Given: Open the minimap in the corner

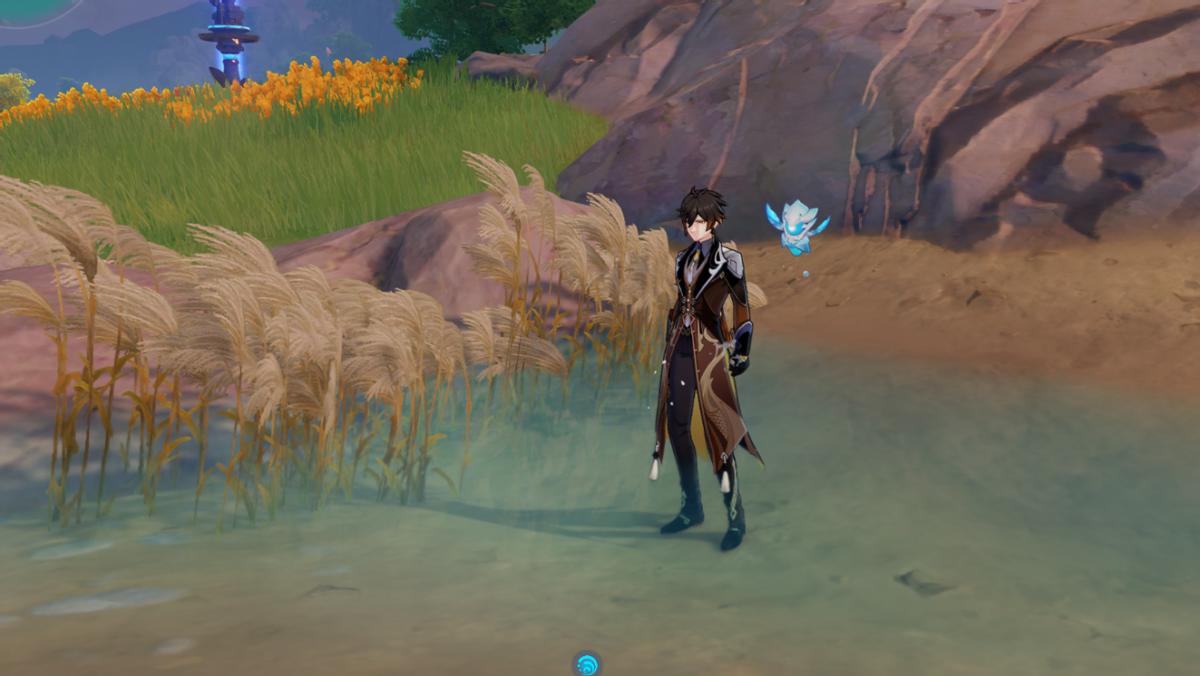Looking at the screenshot, I should pyautogui.click(x=35, y=8).
